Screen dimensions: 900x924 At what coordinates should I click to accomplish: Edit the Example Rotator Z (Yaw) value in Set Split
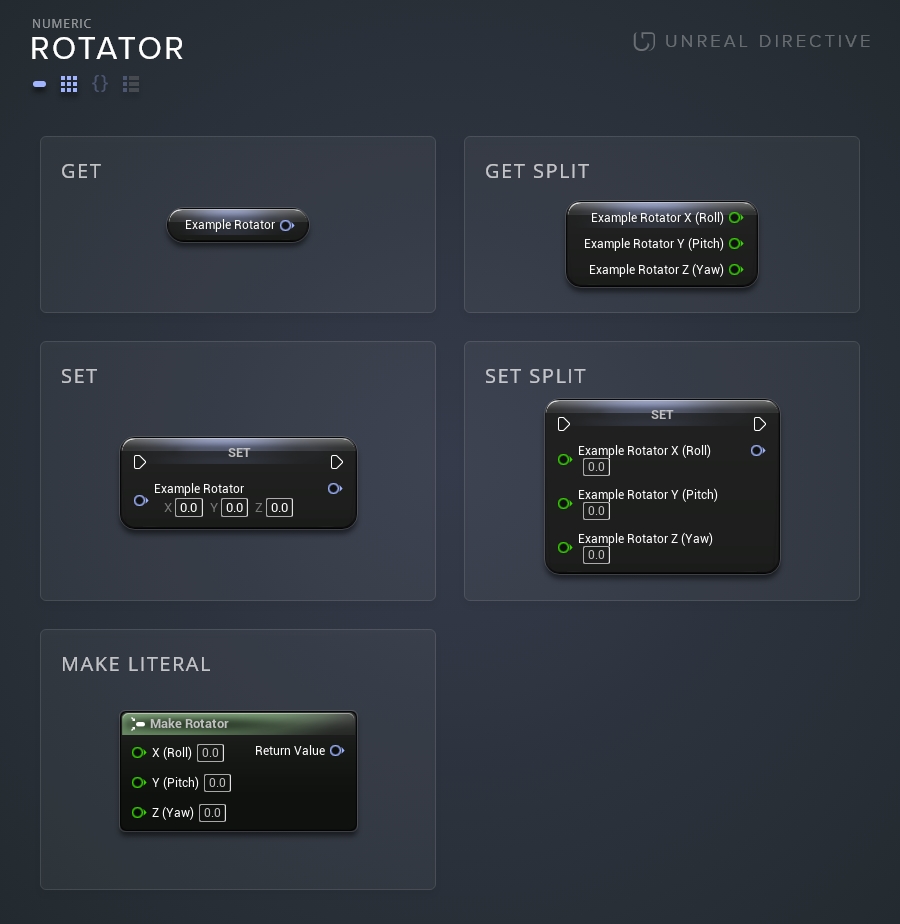596,555
